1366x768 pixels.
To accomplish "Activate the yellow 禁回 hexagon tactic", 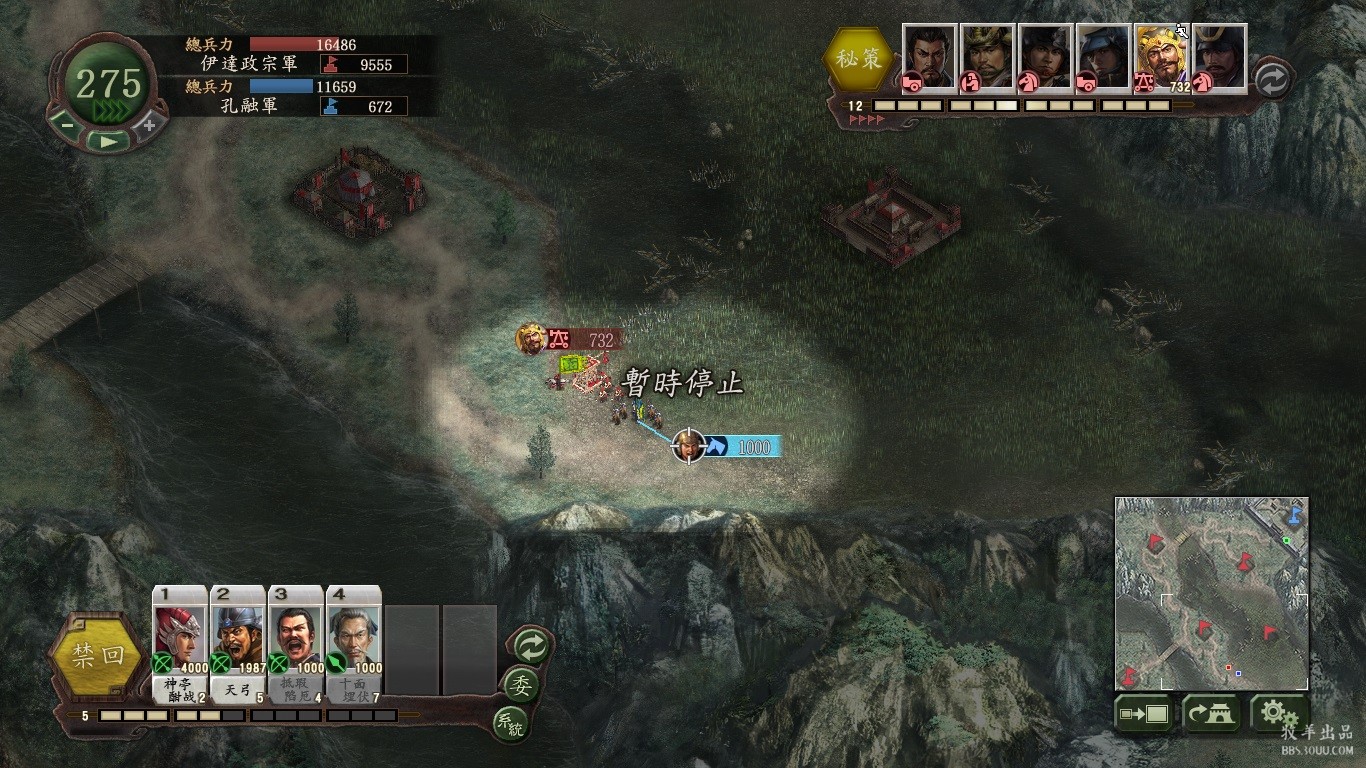I will pos(99,656).
